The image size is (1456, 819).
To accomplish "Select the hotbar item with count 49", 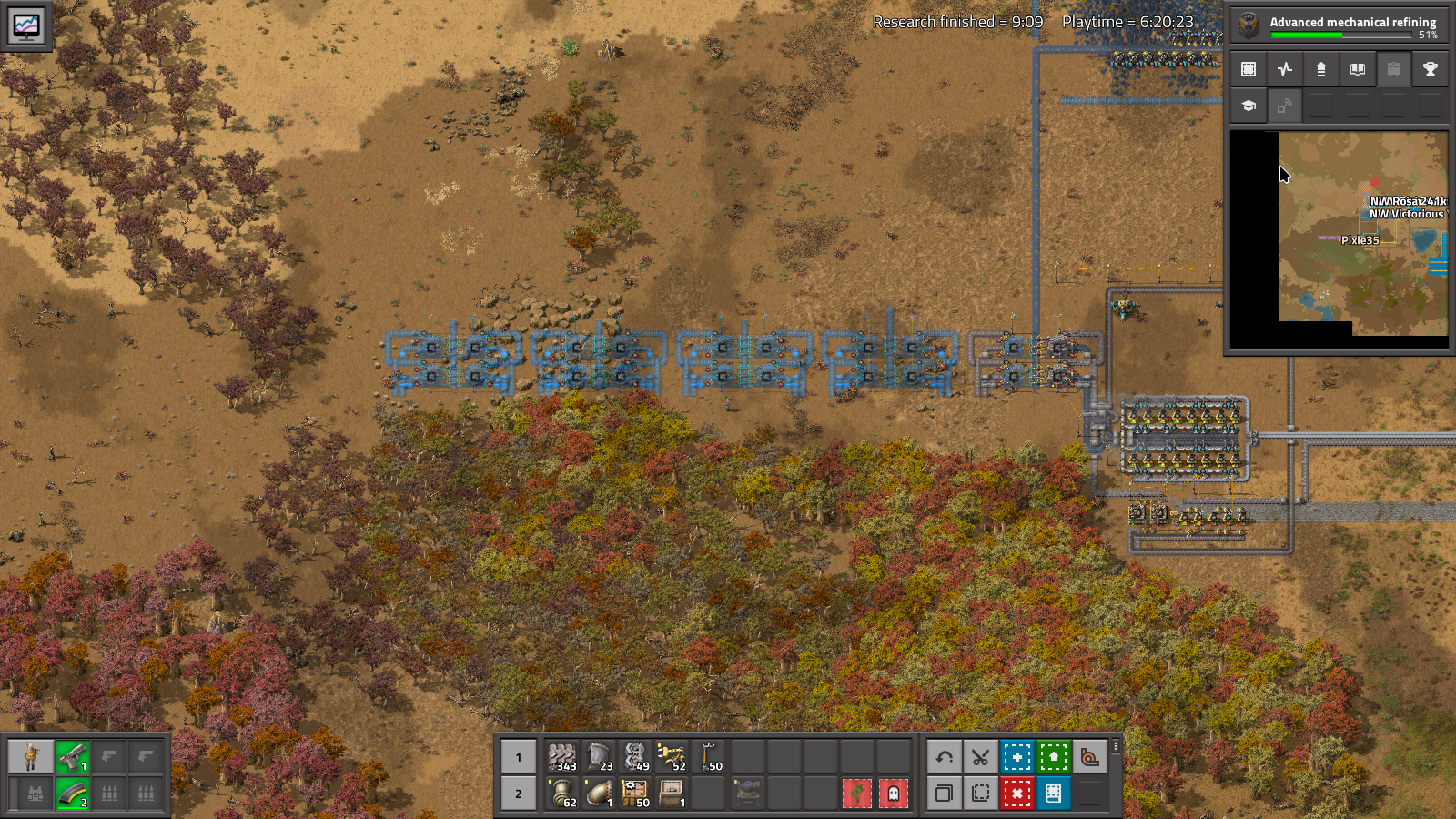I will pyautogui.click(x=635, y=756).
